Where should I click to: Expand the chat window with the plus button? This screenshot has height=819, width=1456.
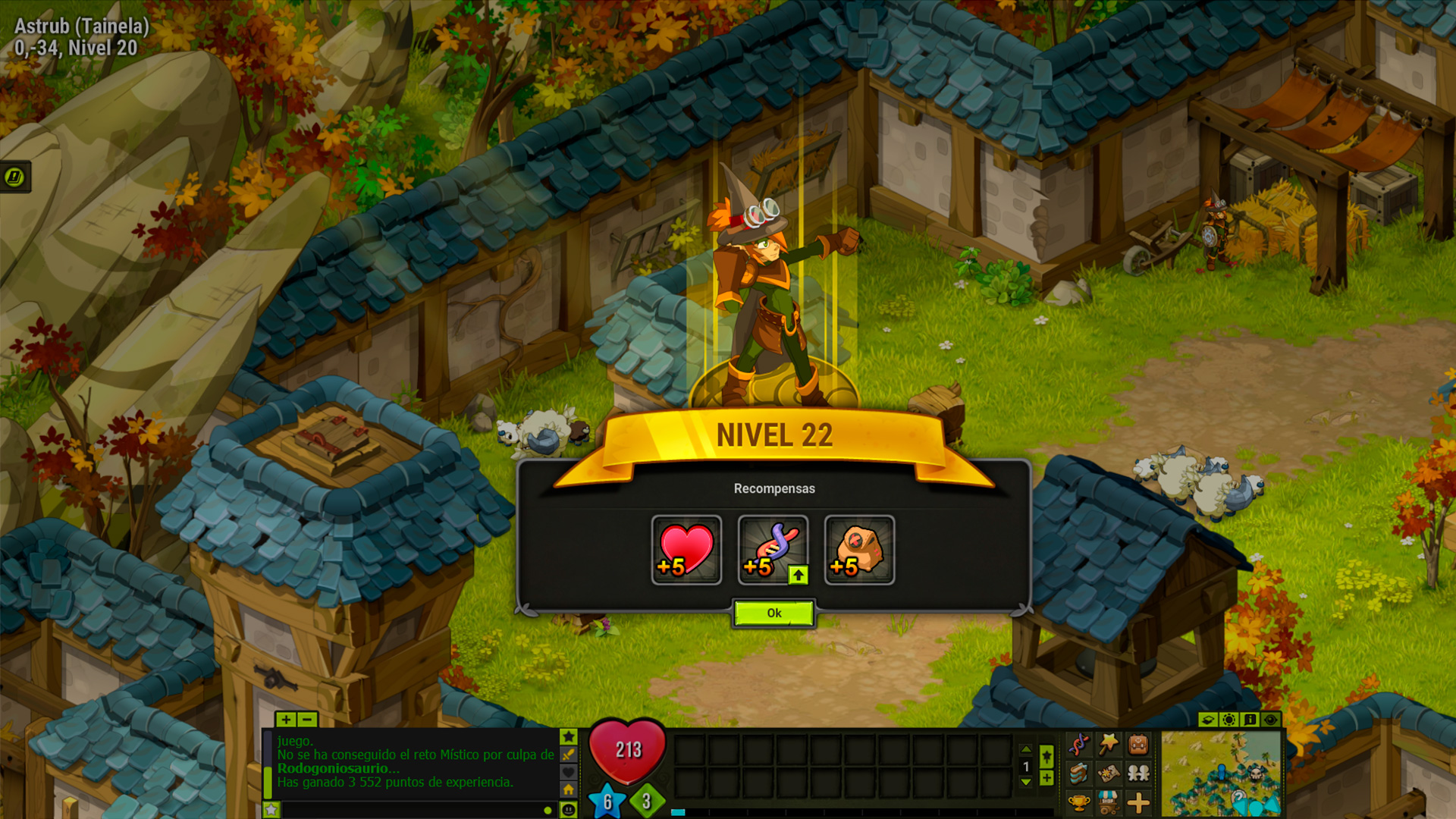[286, 720]
